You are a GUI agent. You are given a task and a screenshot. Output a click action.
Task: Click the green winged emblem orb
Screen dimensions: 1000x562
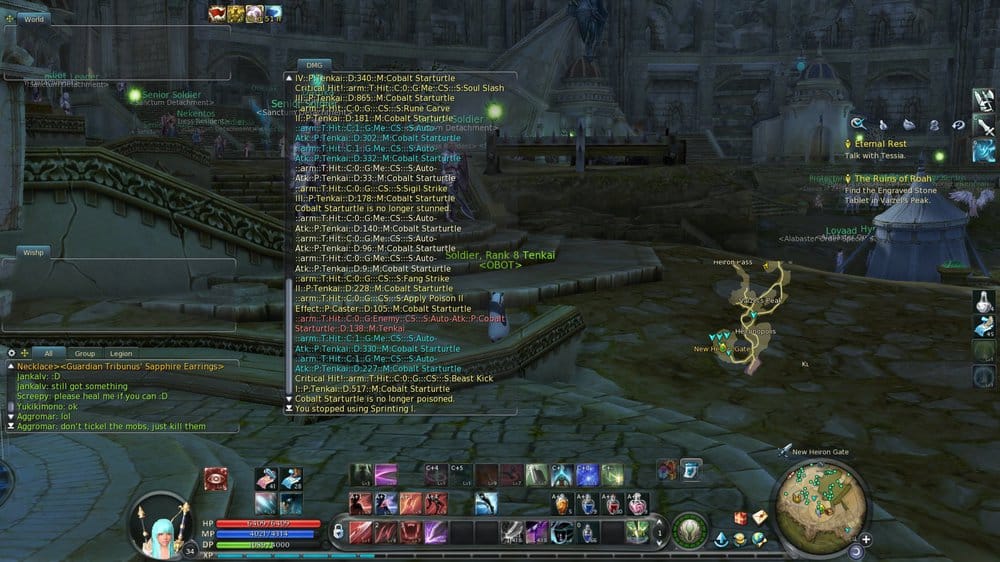tap(689, 530)
